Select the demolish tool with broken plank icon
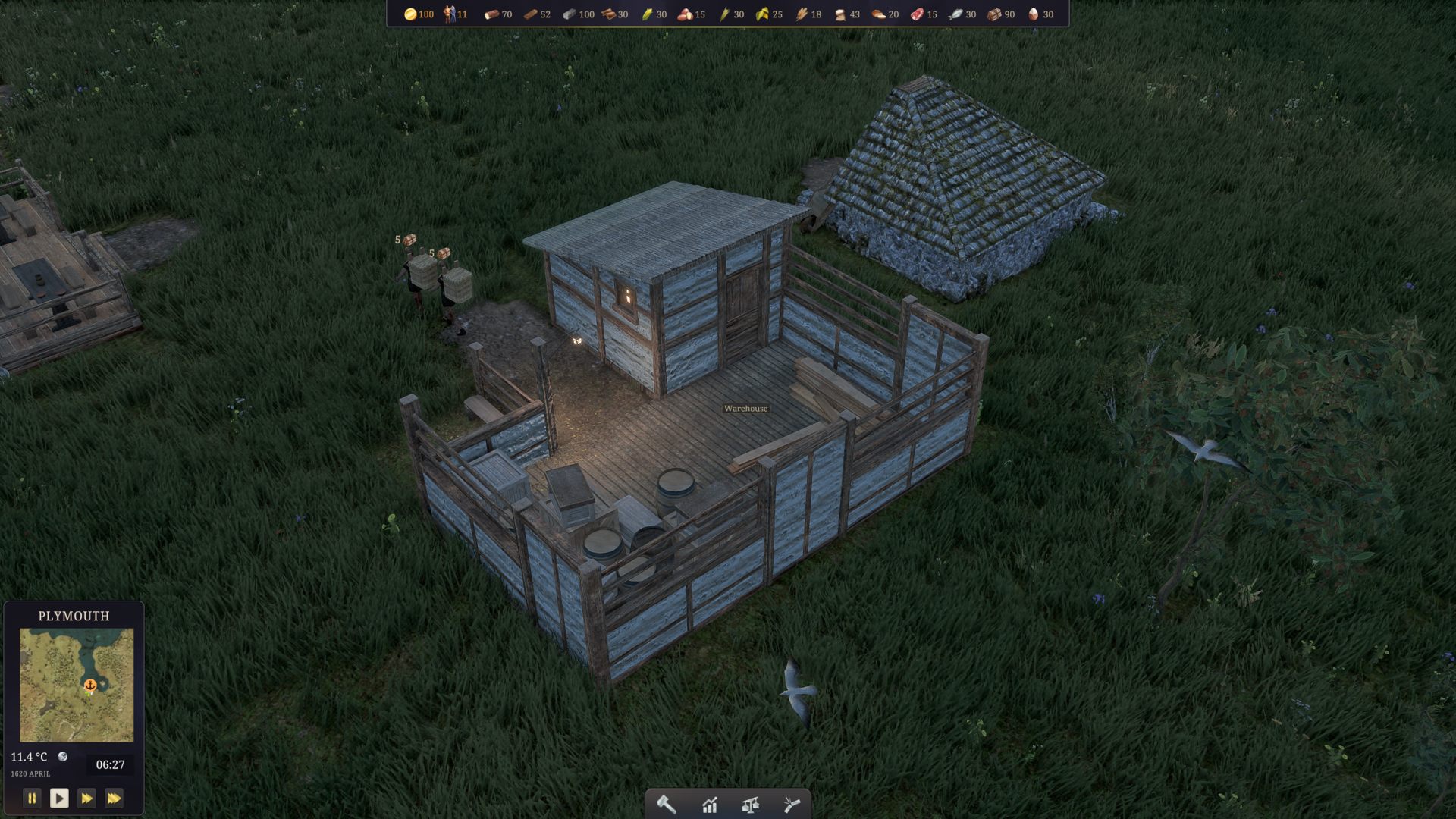1456x819 pixels. coord(792,805)
